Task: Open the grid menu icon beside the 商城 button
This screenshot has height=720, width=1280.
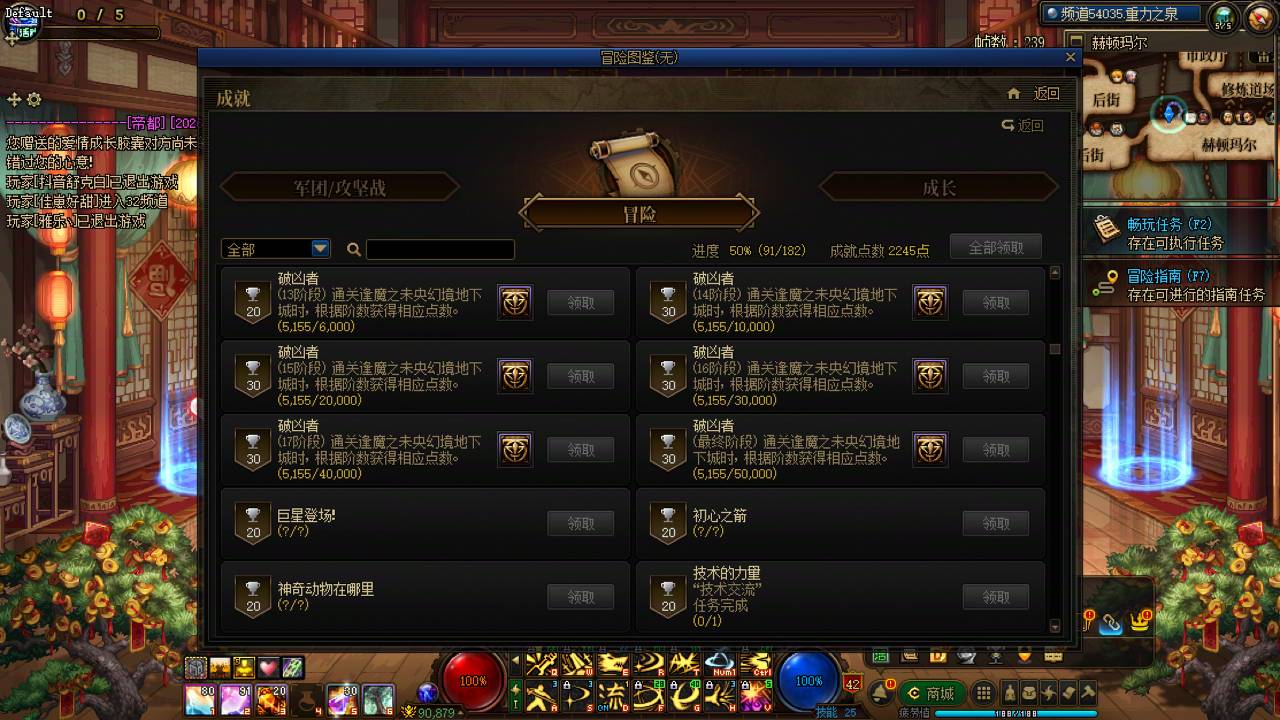Action: click(986, 692)
